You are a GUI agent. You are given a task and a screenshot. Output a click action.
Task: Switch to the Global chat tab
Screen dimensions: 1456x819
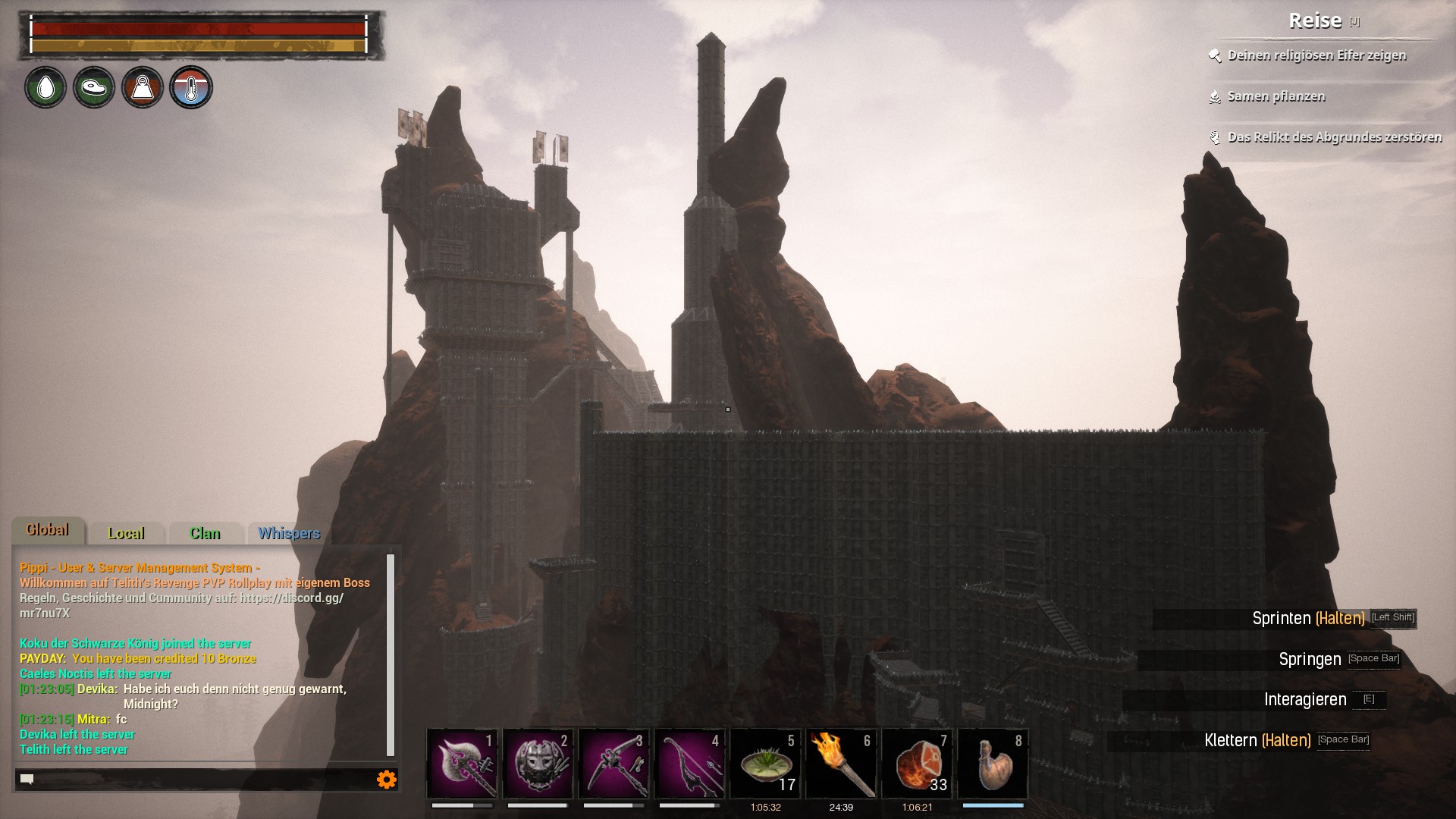click(x=48, y=531)
